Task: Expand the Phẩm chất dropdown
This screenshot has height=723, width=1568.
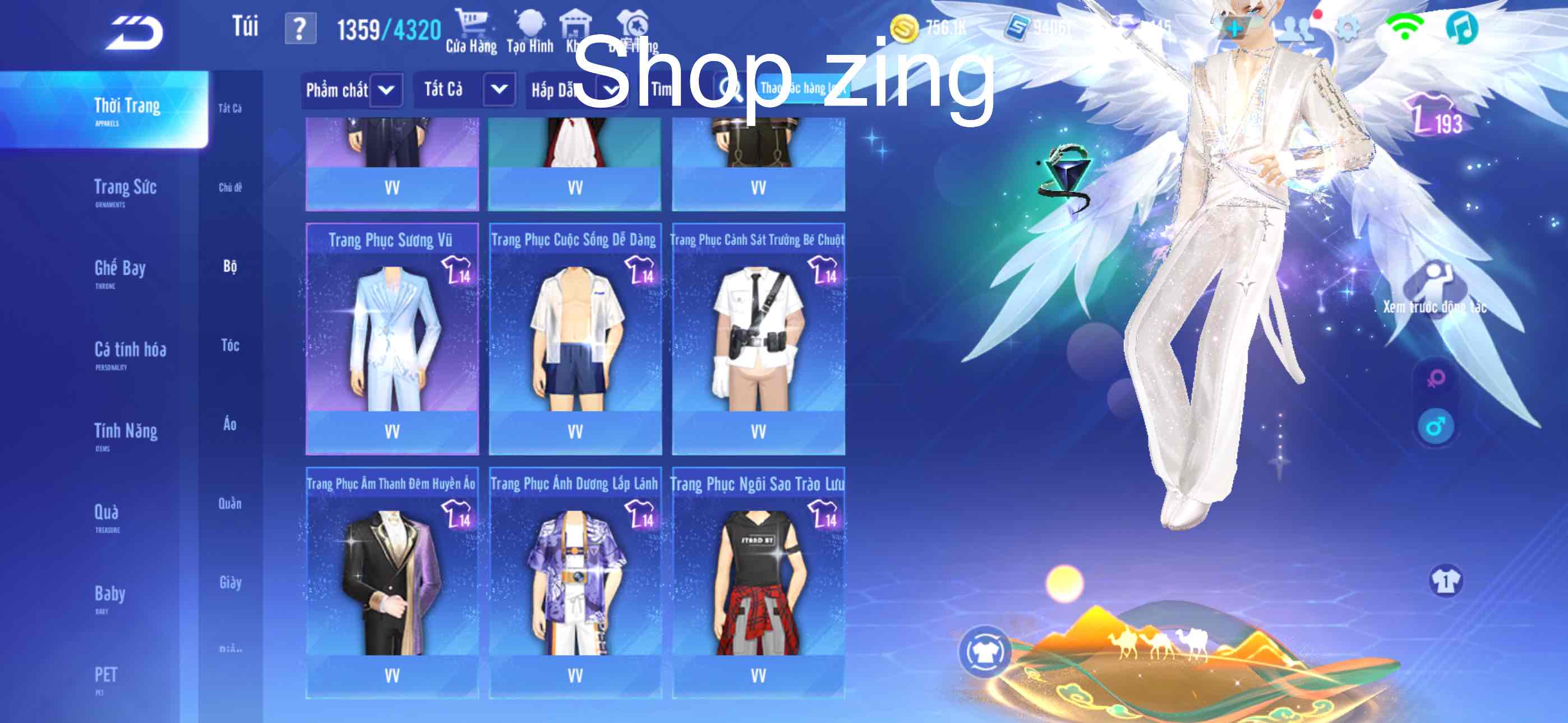Action: [x=385, y=90]
